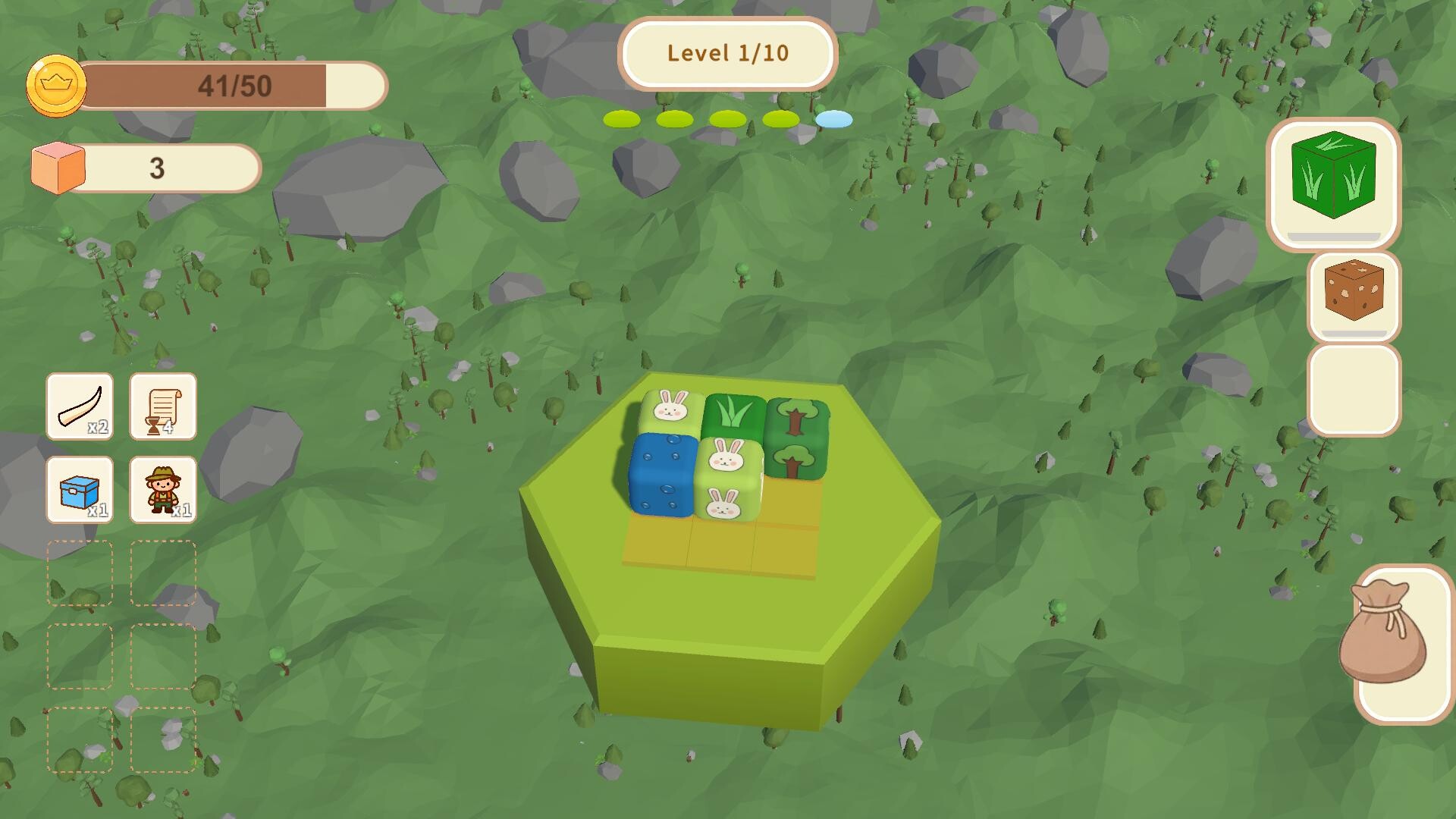Select the empty third cube slot on the right
The height and width of the screenshot is (819, 1456).
(x=1354, y=391)
